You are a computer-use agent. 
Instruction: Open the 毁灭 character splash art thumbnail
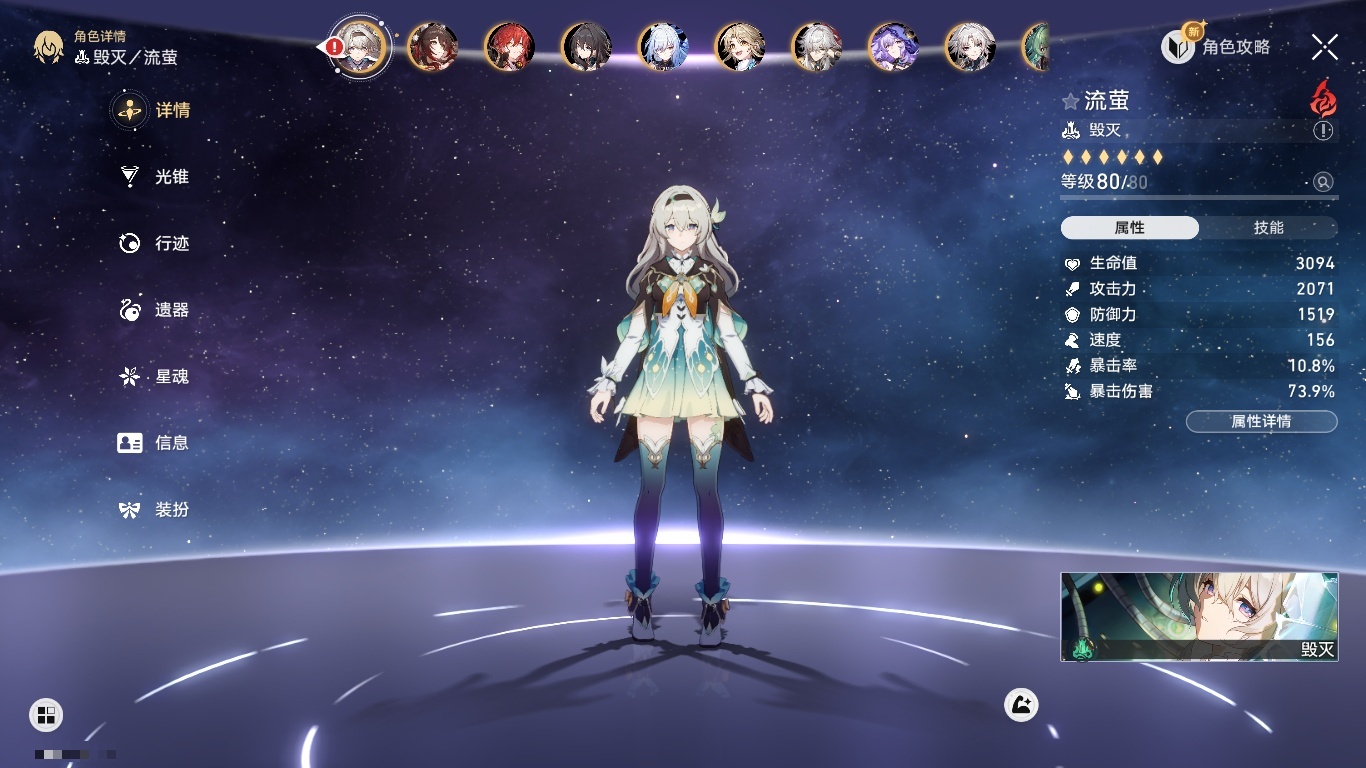point(1199,616)
